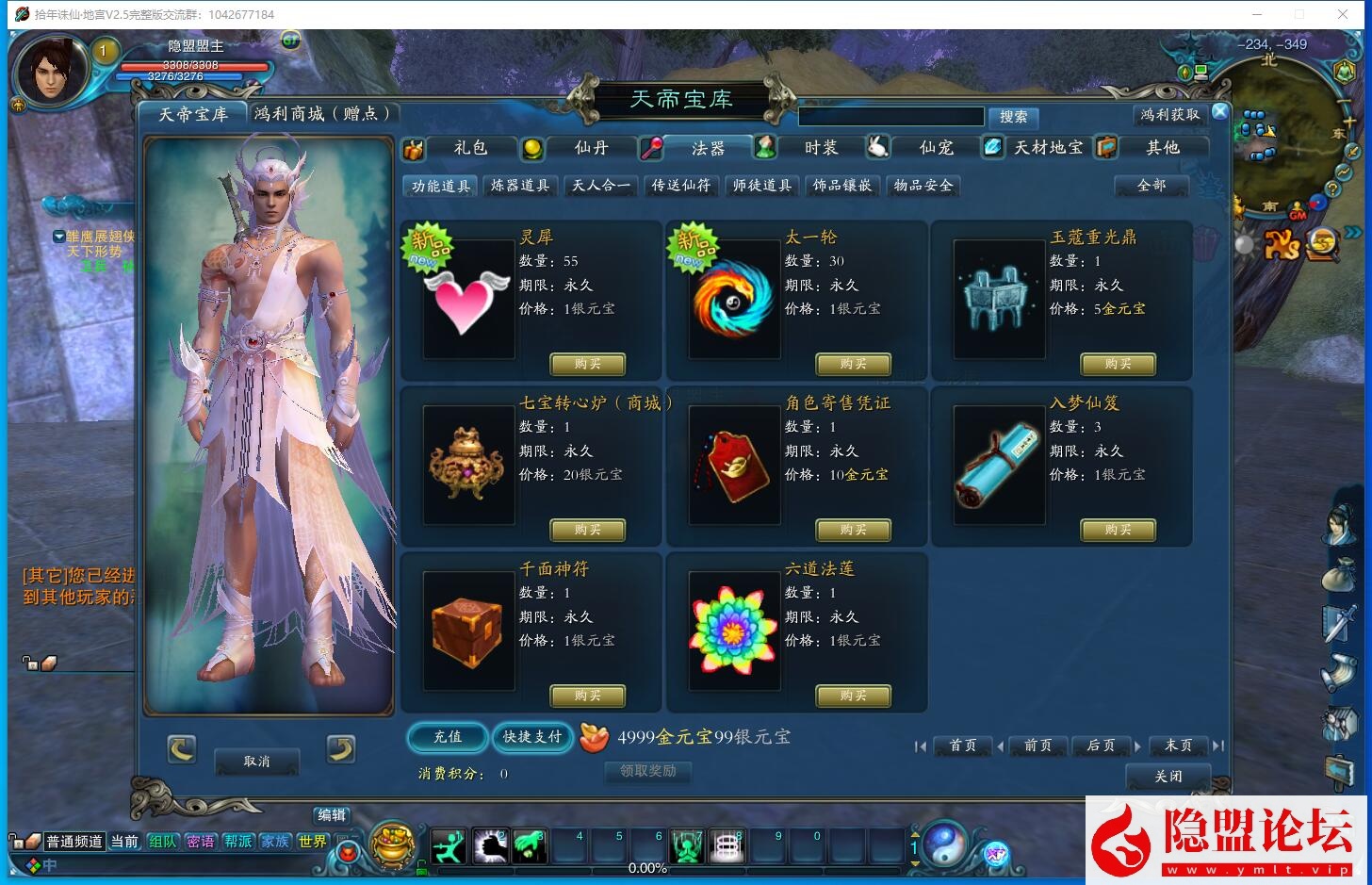Screen dimensions: 1372x885
Task: Choose the 时装 category
Action: 820,148
